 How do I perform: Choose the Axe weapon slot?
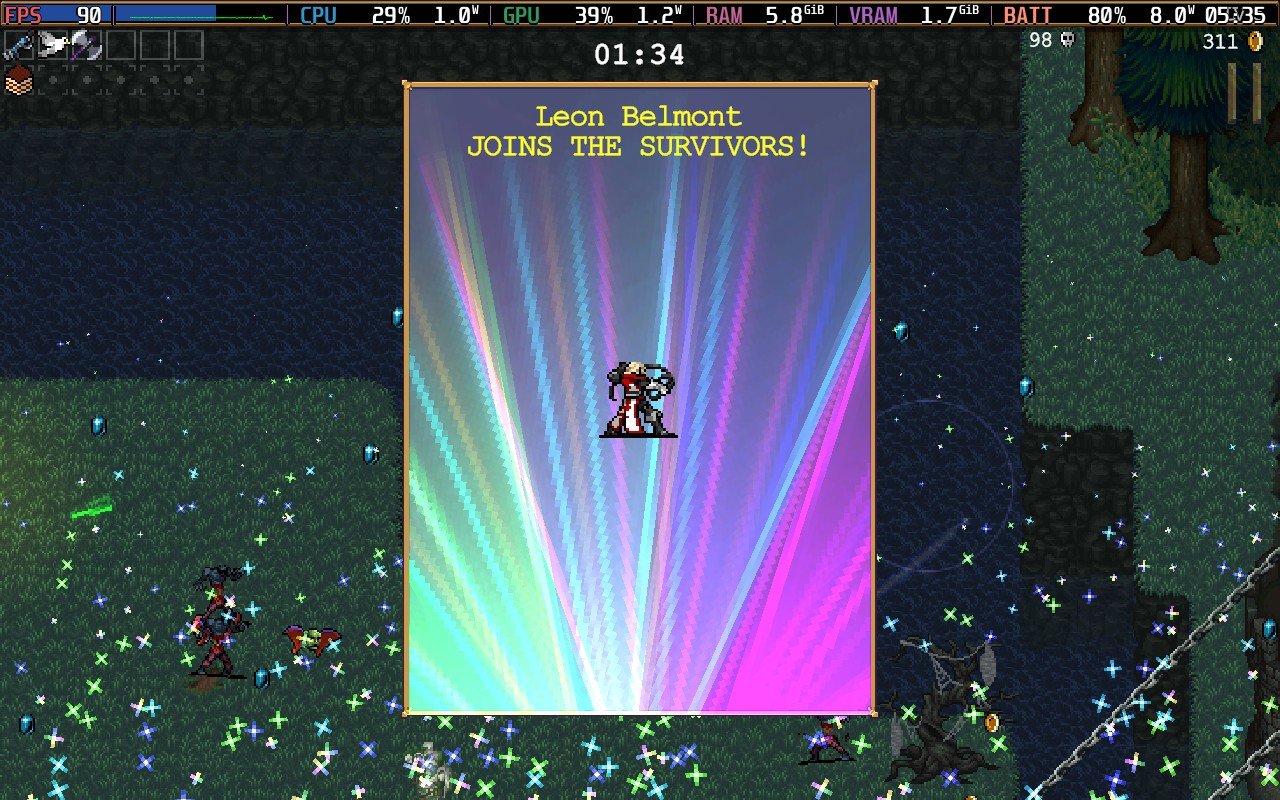(86, 46)
